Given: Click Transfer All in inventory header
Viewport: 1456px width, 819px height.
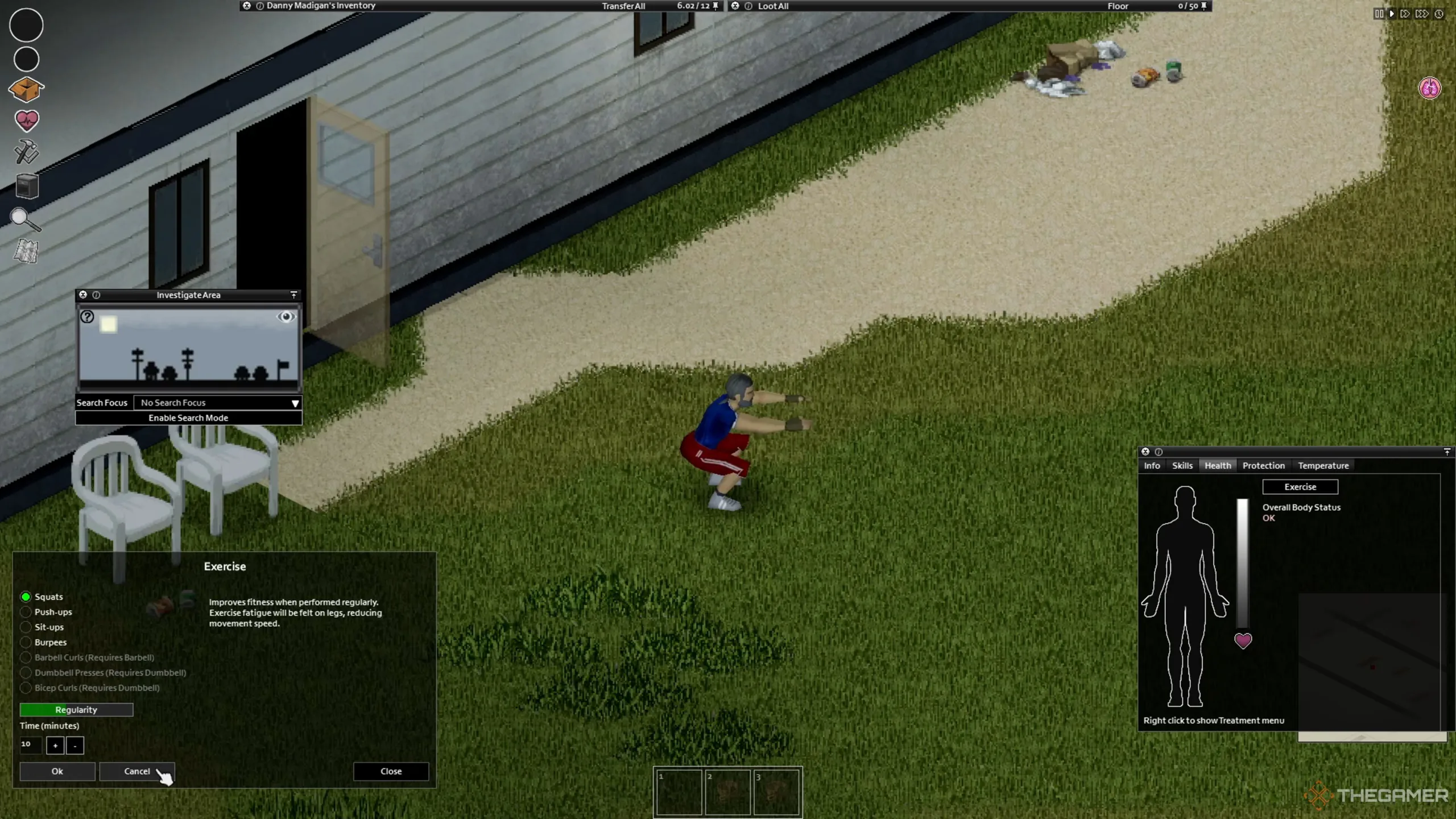Looking at the screenshot, I should point(623,6).
